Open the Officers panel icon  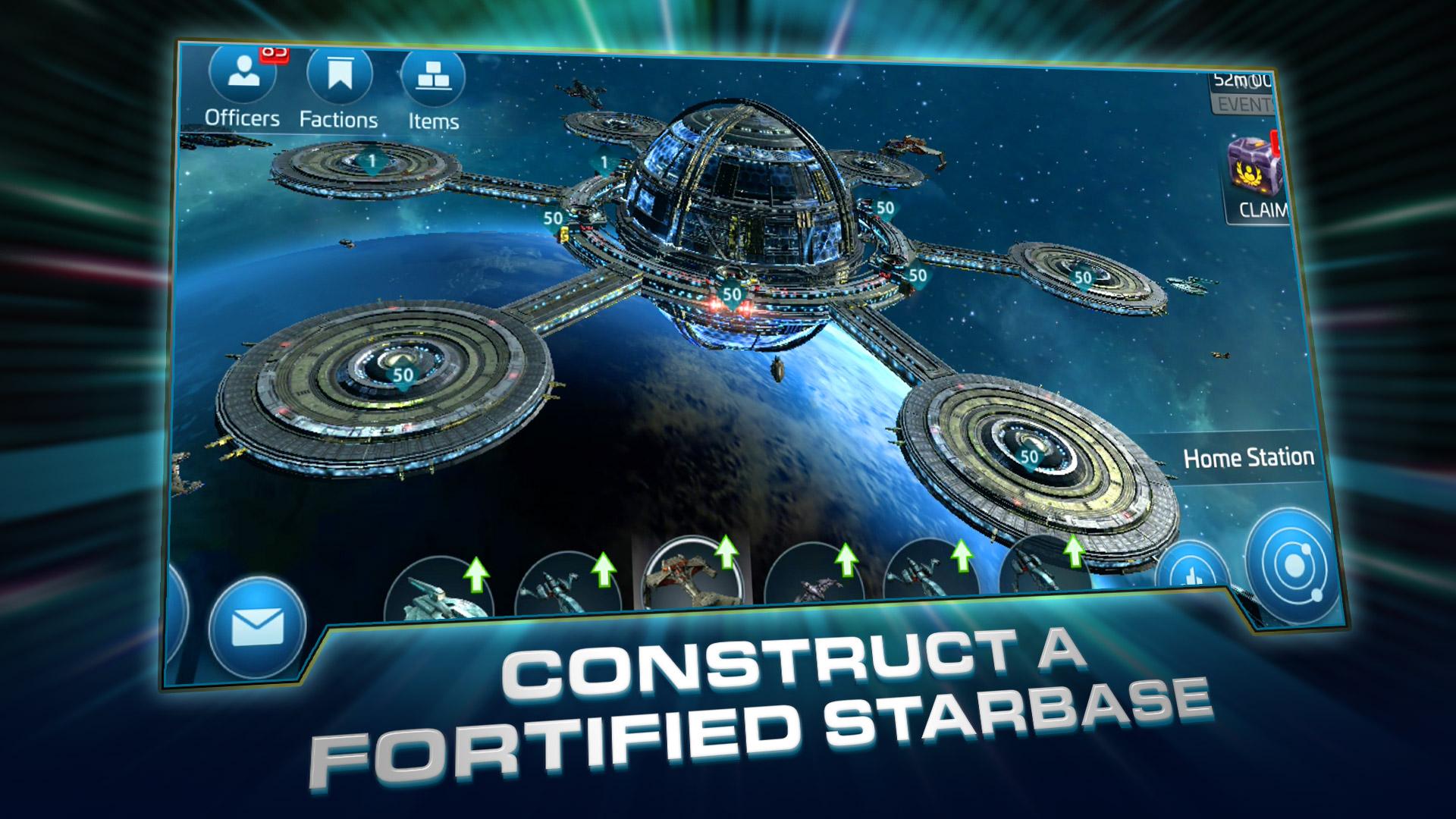point(241,74)
